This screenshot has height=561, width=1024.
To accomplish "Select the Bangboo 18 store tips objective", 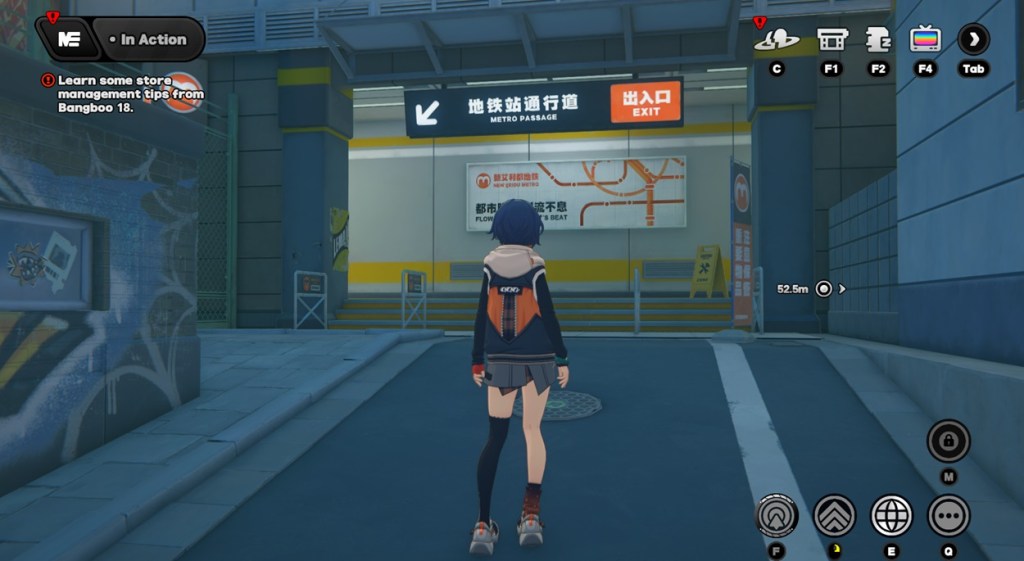I will [x=130, y=94].
